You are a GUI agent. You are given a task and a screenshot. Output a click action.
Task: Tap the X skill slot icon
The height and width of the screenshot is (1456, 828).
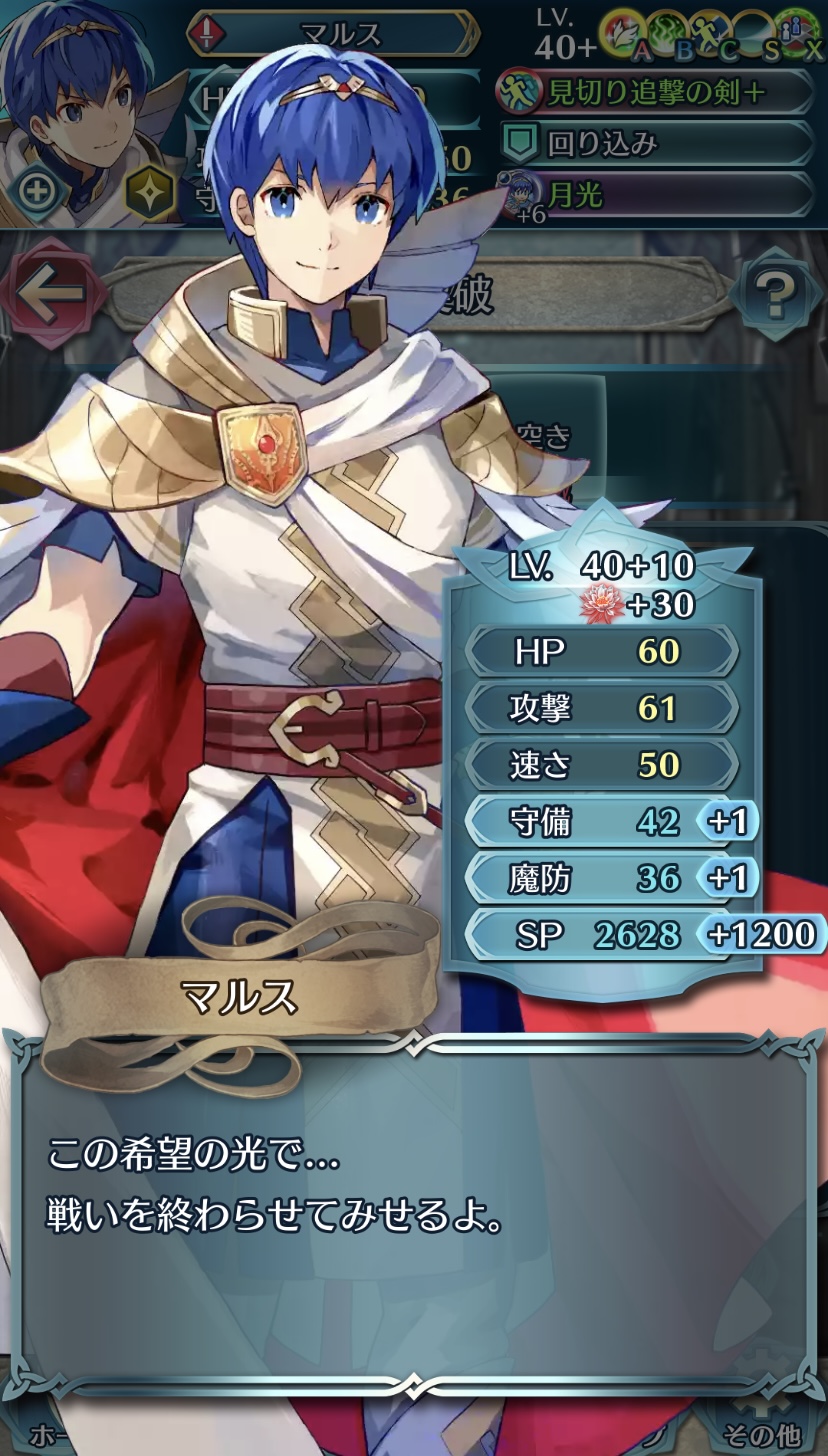point(800,35)
